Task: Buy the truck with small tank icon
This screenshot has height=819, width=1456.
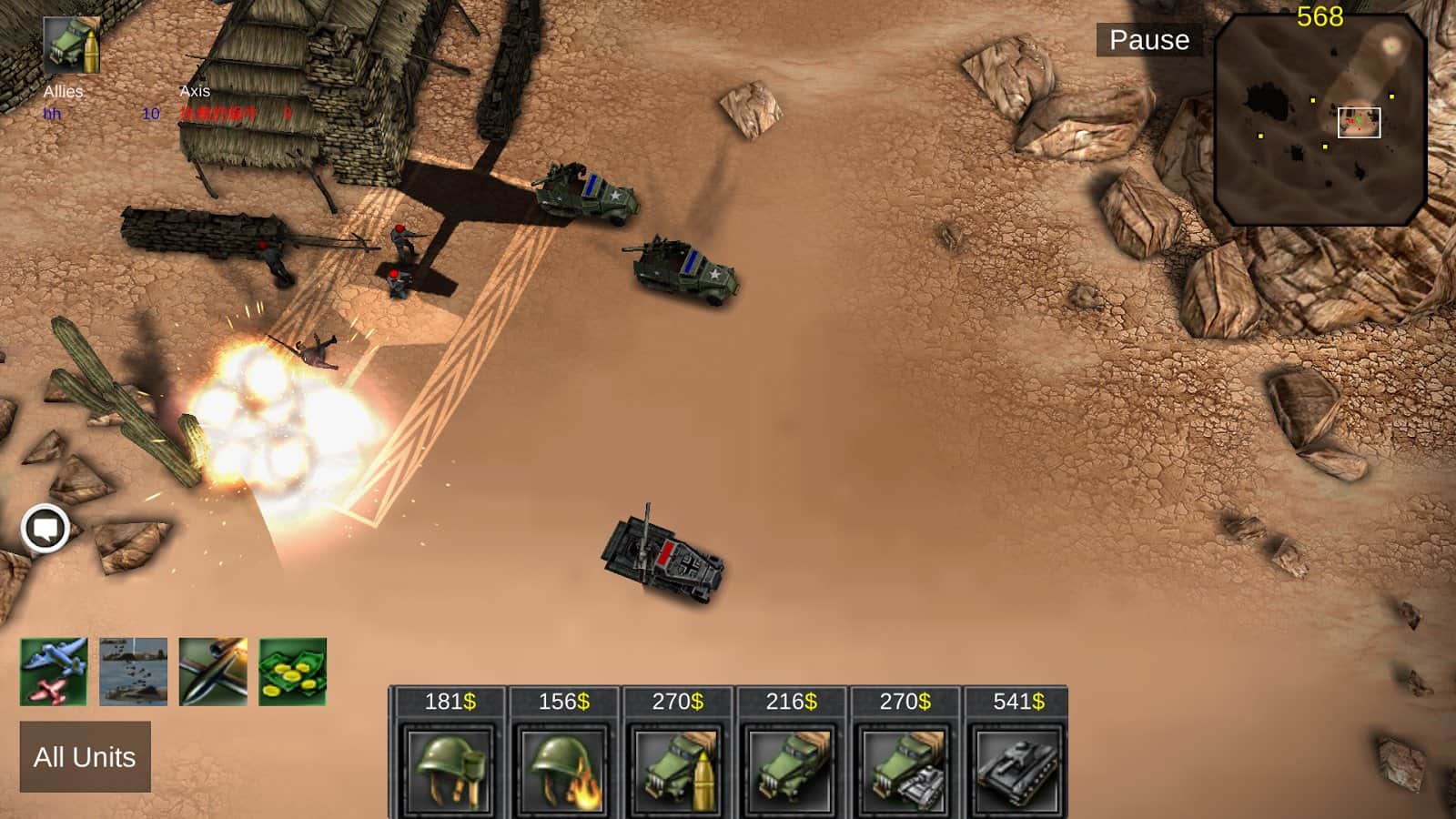Action: (x=905, y=769)
